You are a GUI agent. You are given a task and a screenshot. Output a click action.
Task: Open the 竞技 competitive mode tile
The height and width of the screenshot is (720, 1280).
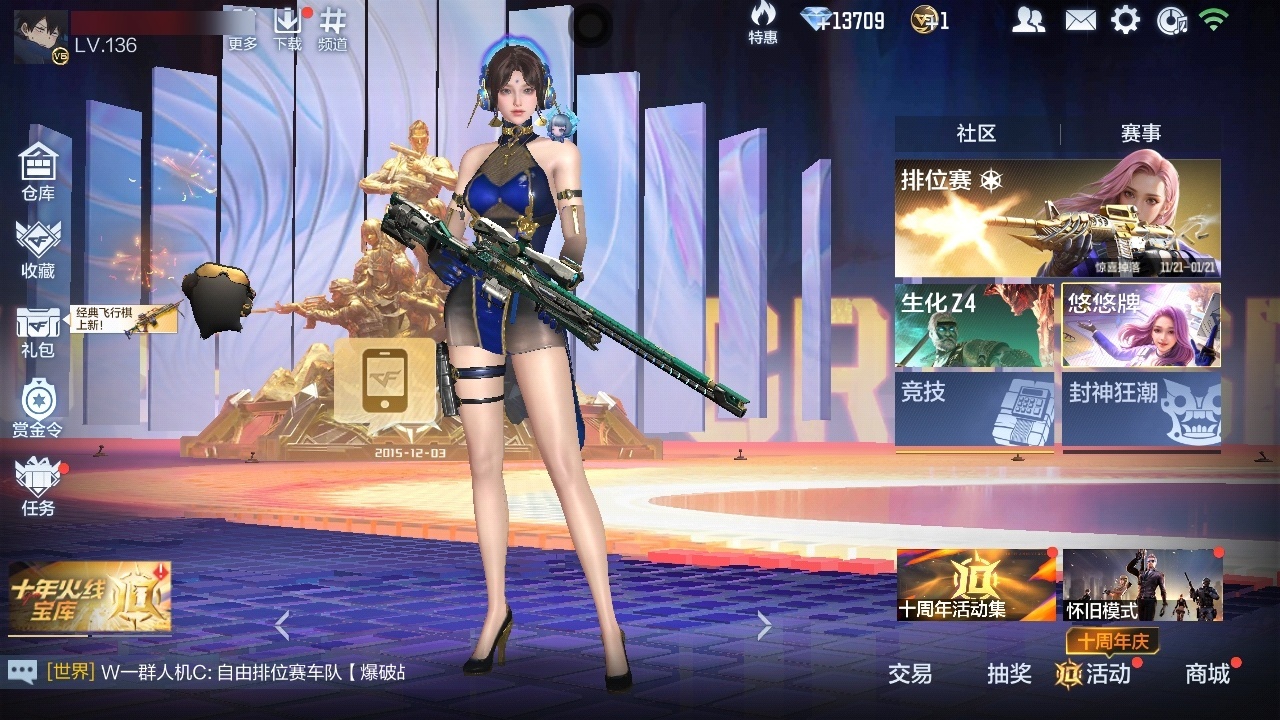tap(974, 410)
